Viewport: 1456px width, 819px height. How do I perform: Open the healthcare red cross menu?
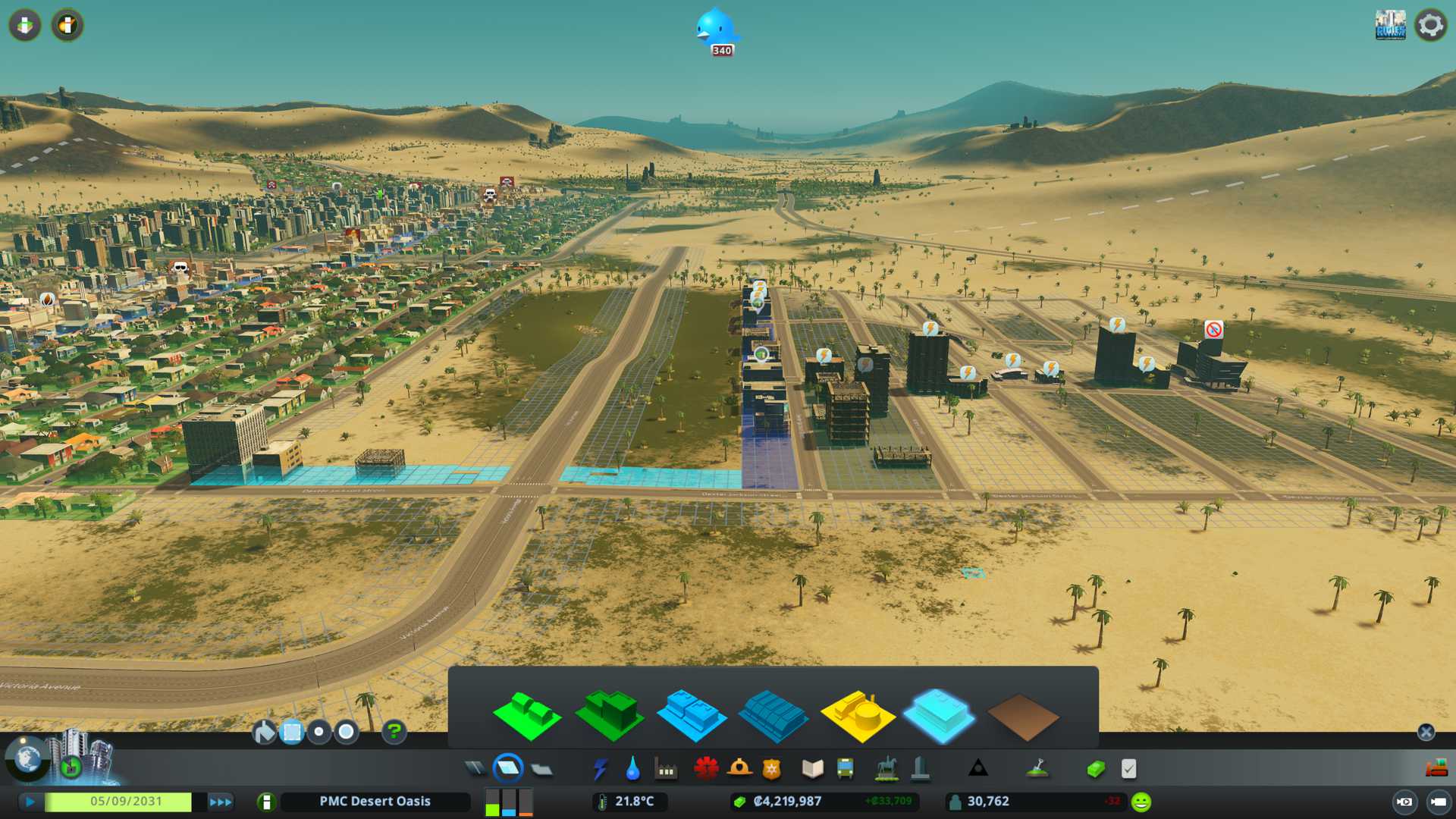[706, 769]
